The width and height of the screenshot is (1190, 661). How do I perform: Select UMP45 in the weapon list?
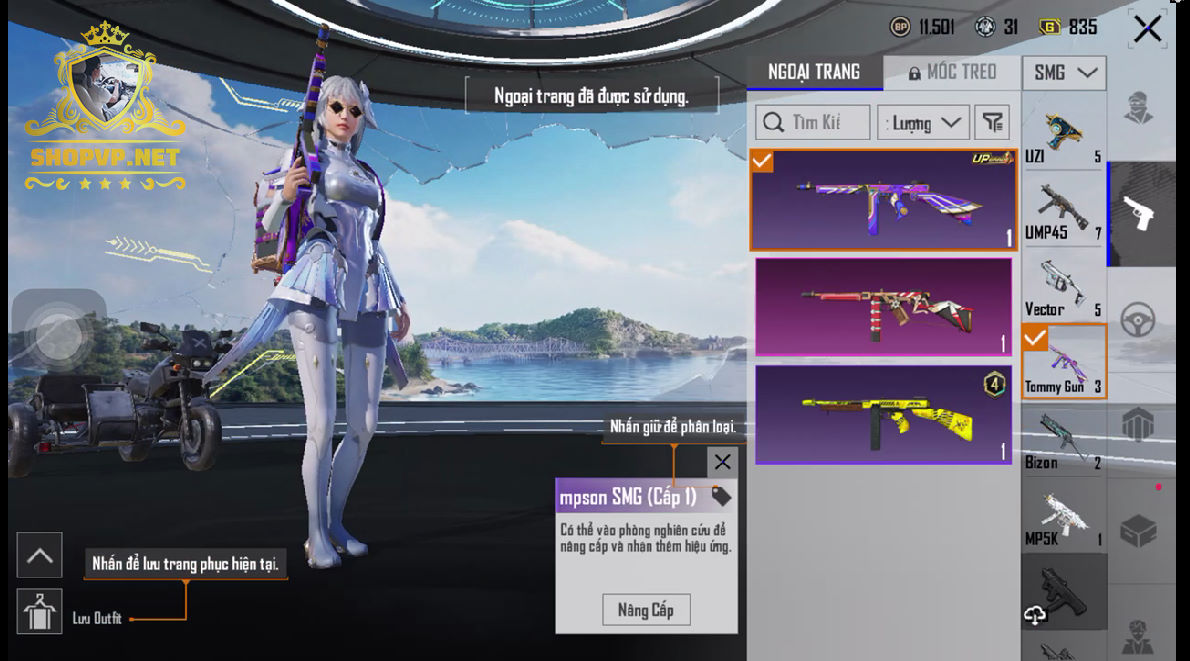click(1063, 210)
